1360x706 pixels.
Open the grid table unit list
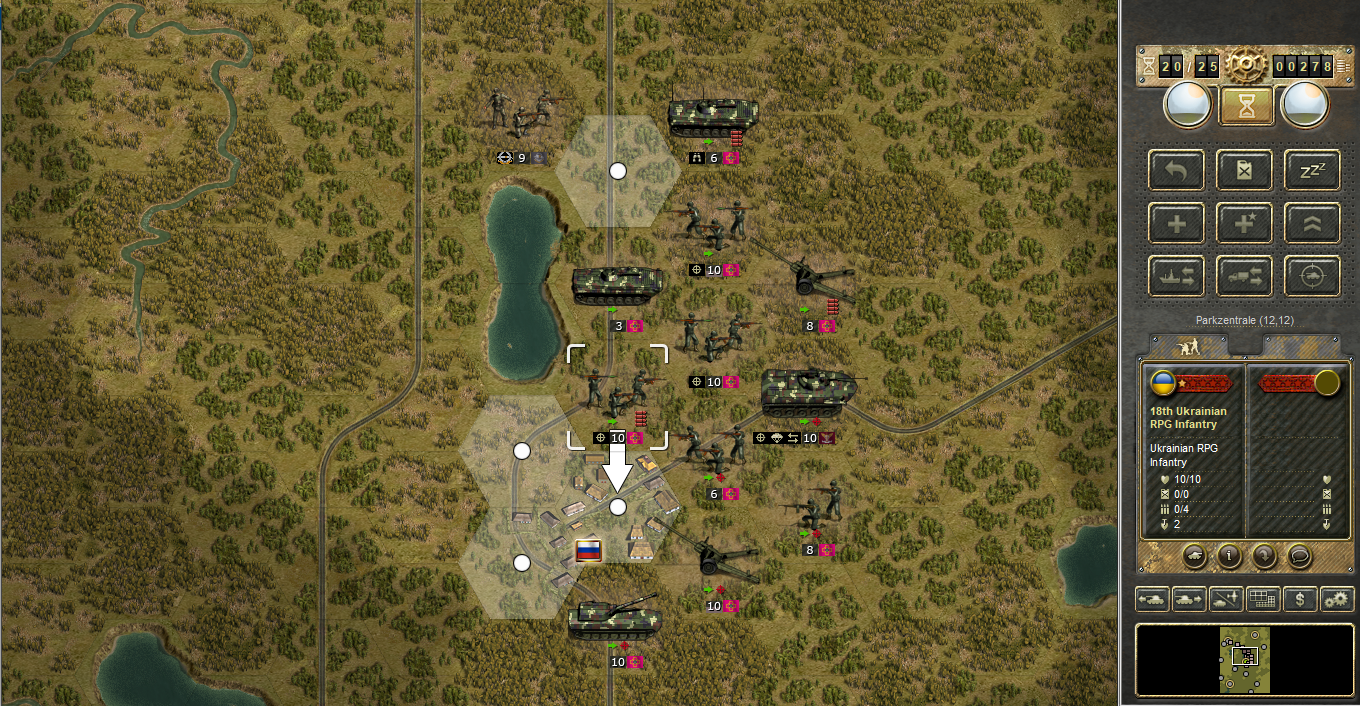point(1263,599)
